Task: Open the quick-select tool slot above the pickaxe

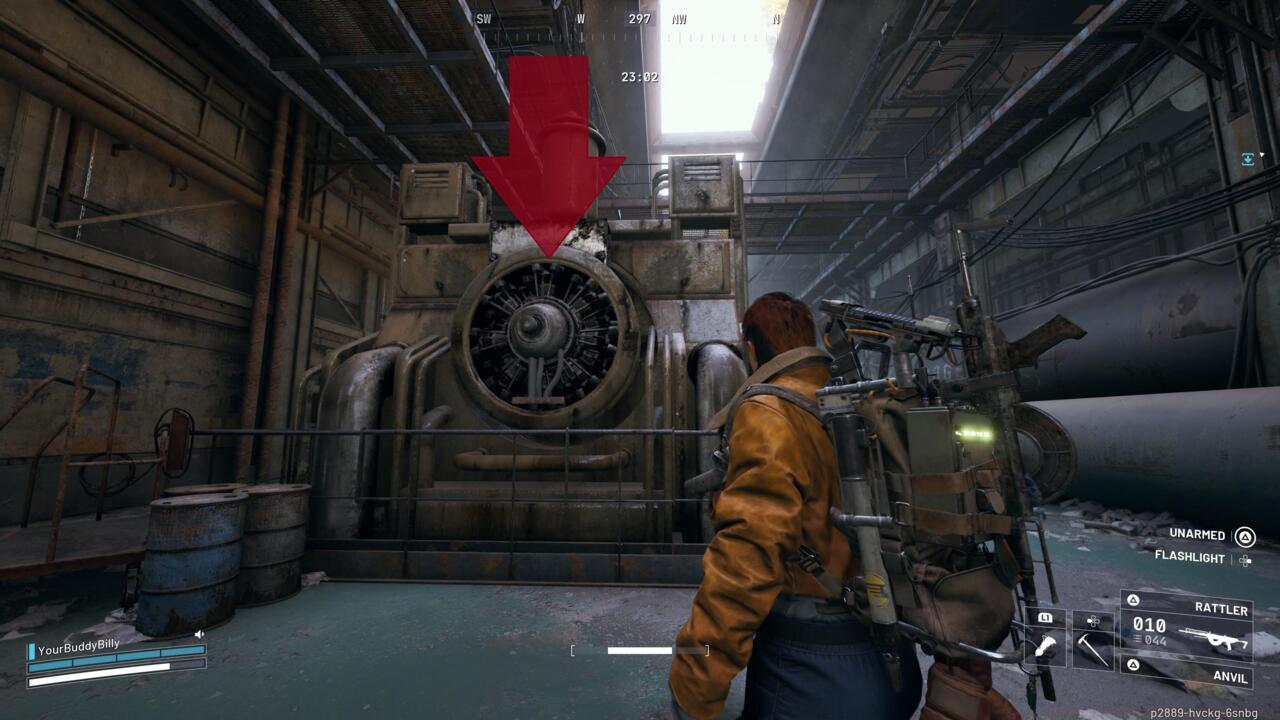Action: [x=1093, y=621]
